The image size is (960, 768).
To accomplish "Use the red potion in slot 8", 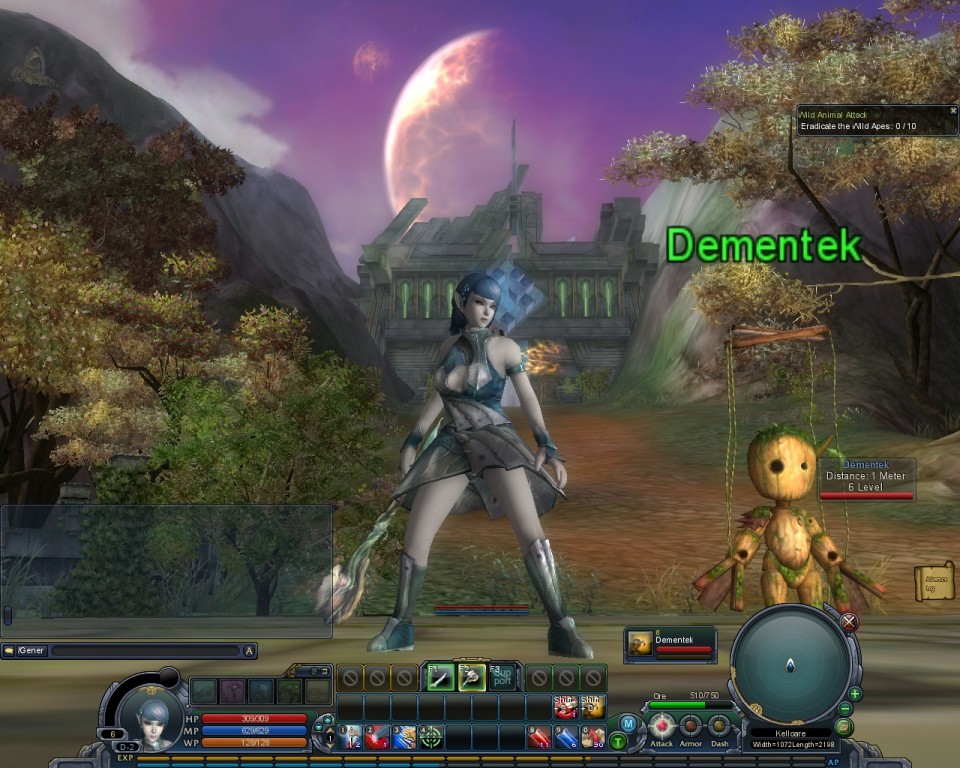I will pyautogui.click(x=539, y=738).
